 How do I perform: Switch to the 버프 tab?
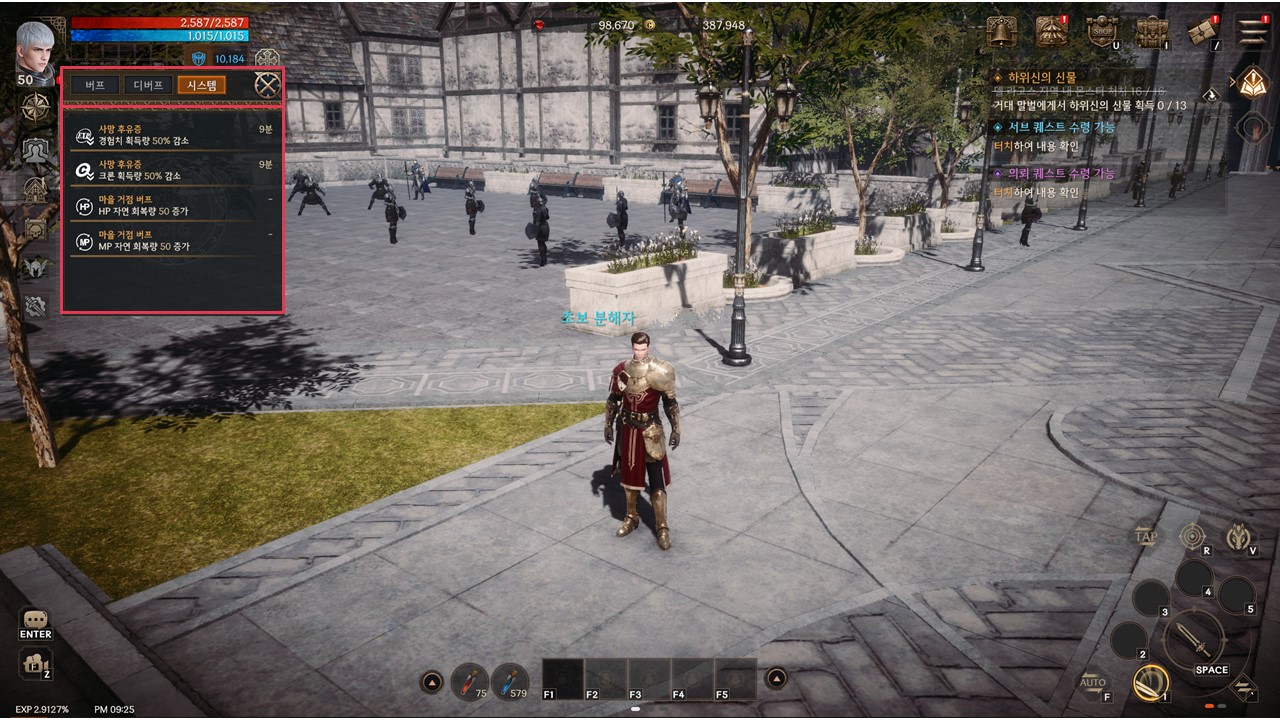pyautogui.click(x=95, y=85)
